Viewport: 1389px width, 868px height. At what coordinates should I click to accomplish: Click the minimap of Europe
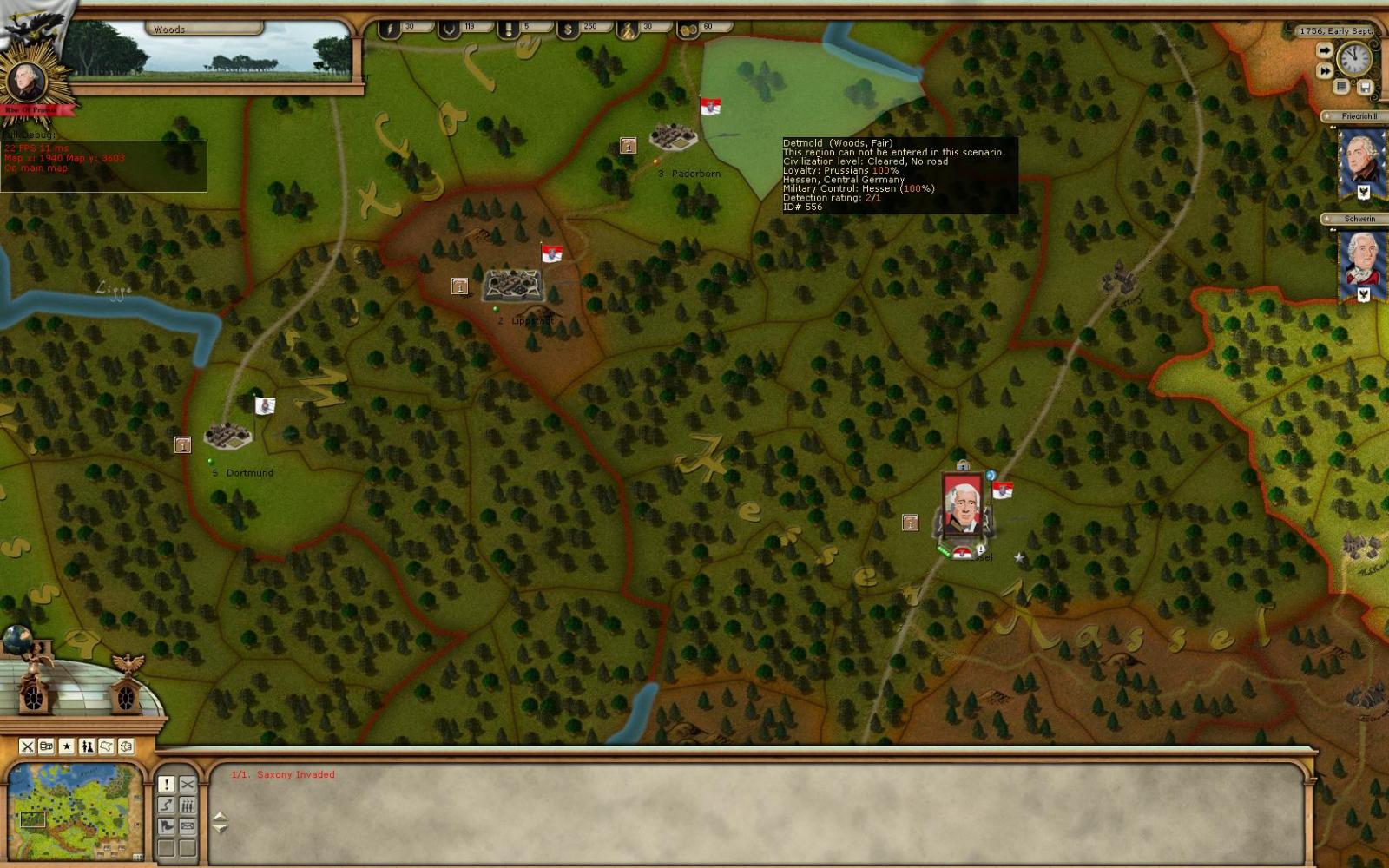tap(75, 811)
